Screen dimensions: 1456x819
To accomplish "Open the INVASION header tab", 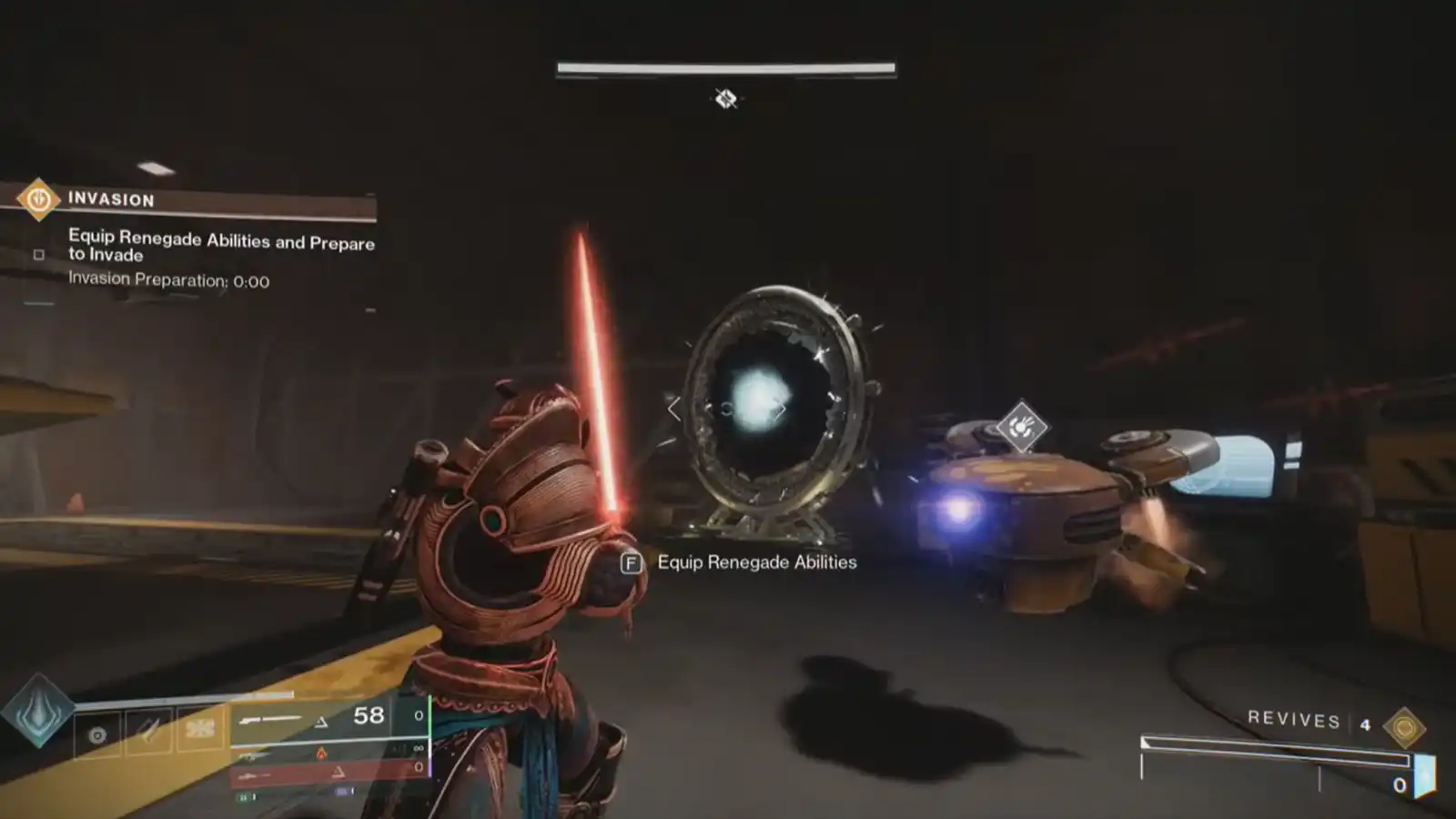I will (x=110, y=198).
